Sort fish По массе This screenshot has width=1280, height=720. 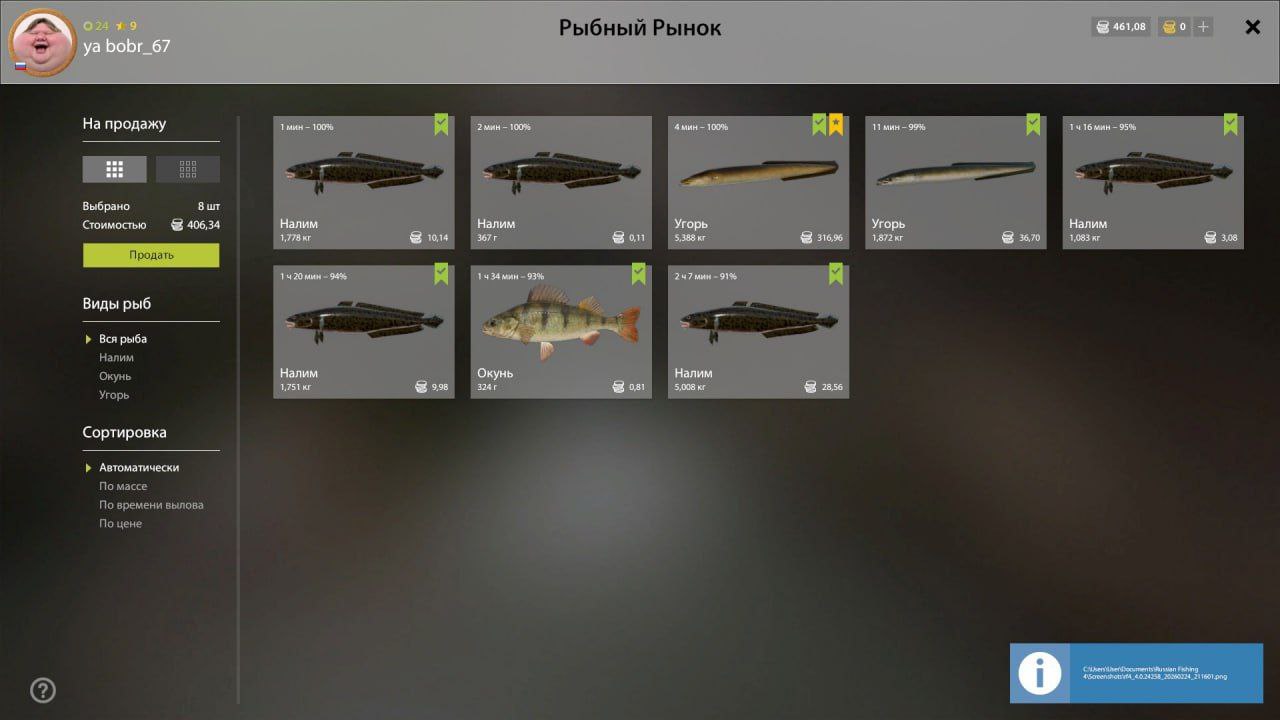(123, 486)
